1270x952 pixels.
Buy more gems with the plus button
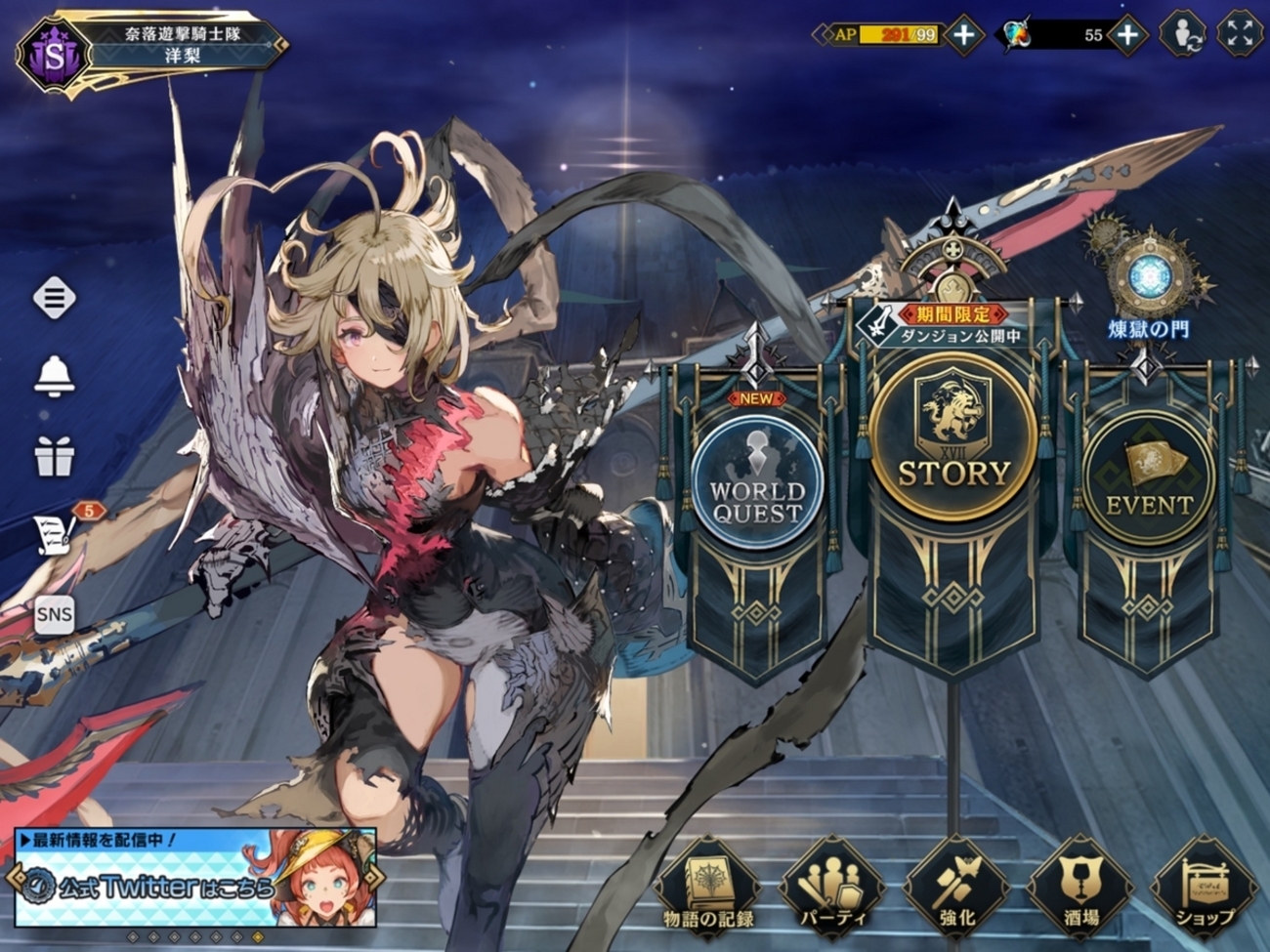(x=1127, y=35)
